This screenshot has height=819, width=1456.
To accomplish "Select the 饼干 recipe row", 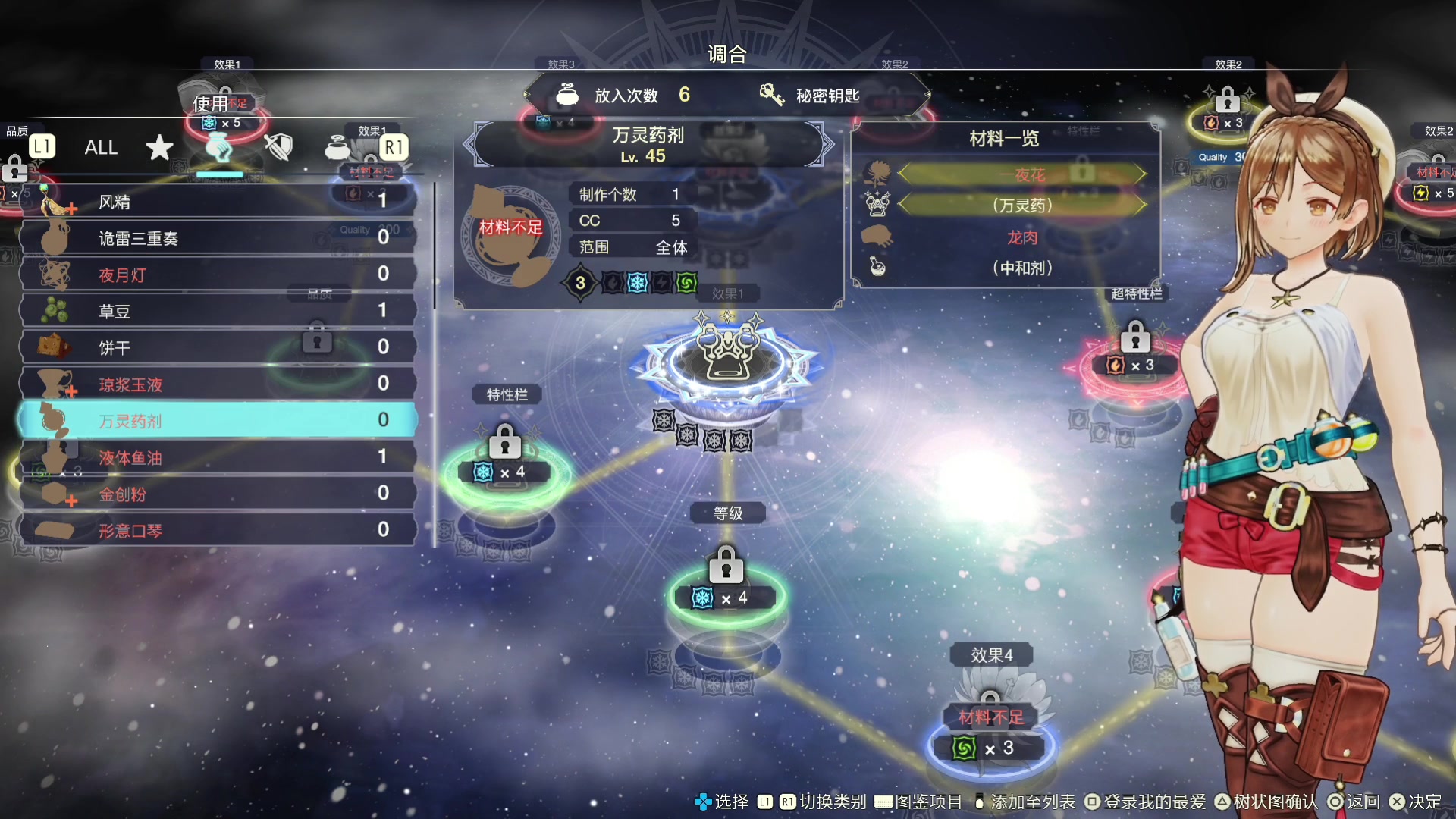I will [x=218, y=347].
